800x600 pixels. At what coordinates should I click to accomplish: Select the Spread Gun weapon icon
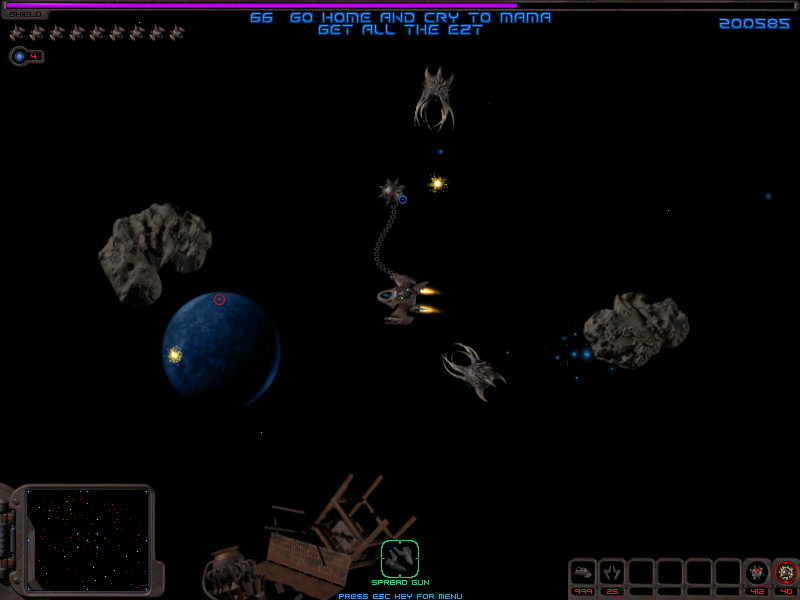400,558
